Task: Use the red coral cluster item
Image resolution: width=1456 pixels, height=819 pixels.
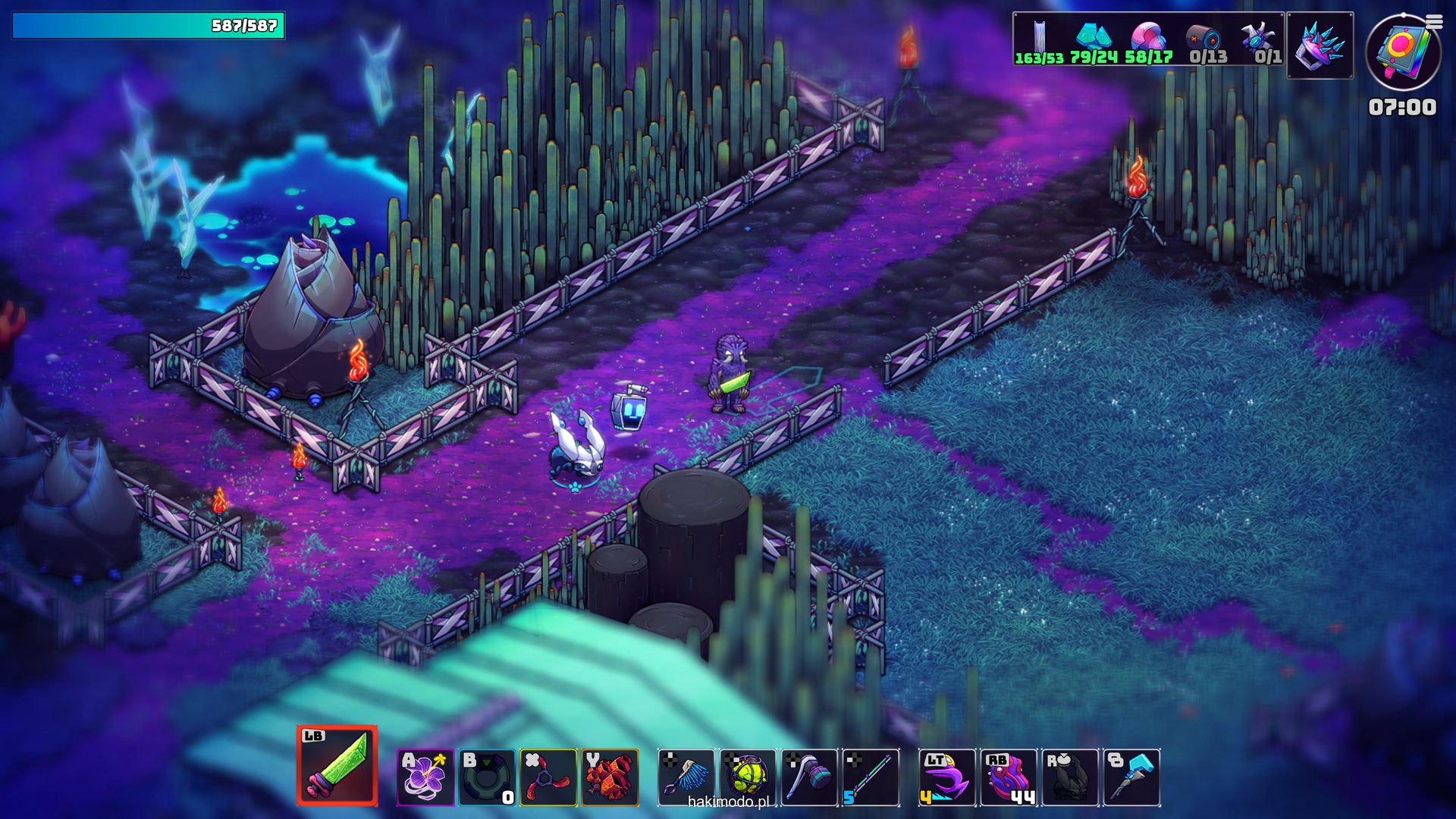Action: click(610, 777)
